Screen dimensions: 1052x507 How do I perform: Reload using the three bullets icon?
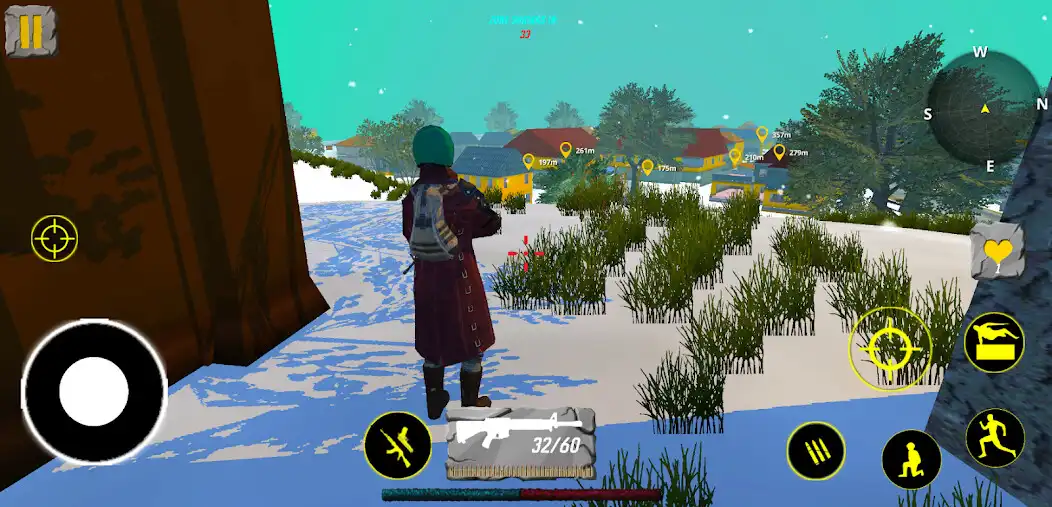[x=816, y=451]
